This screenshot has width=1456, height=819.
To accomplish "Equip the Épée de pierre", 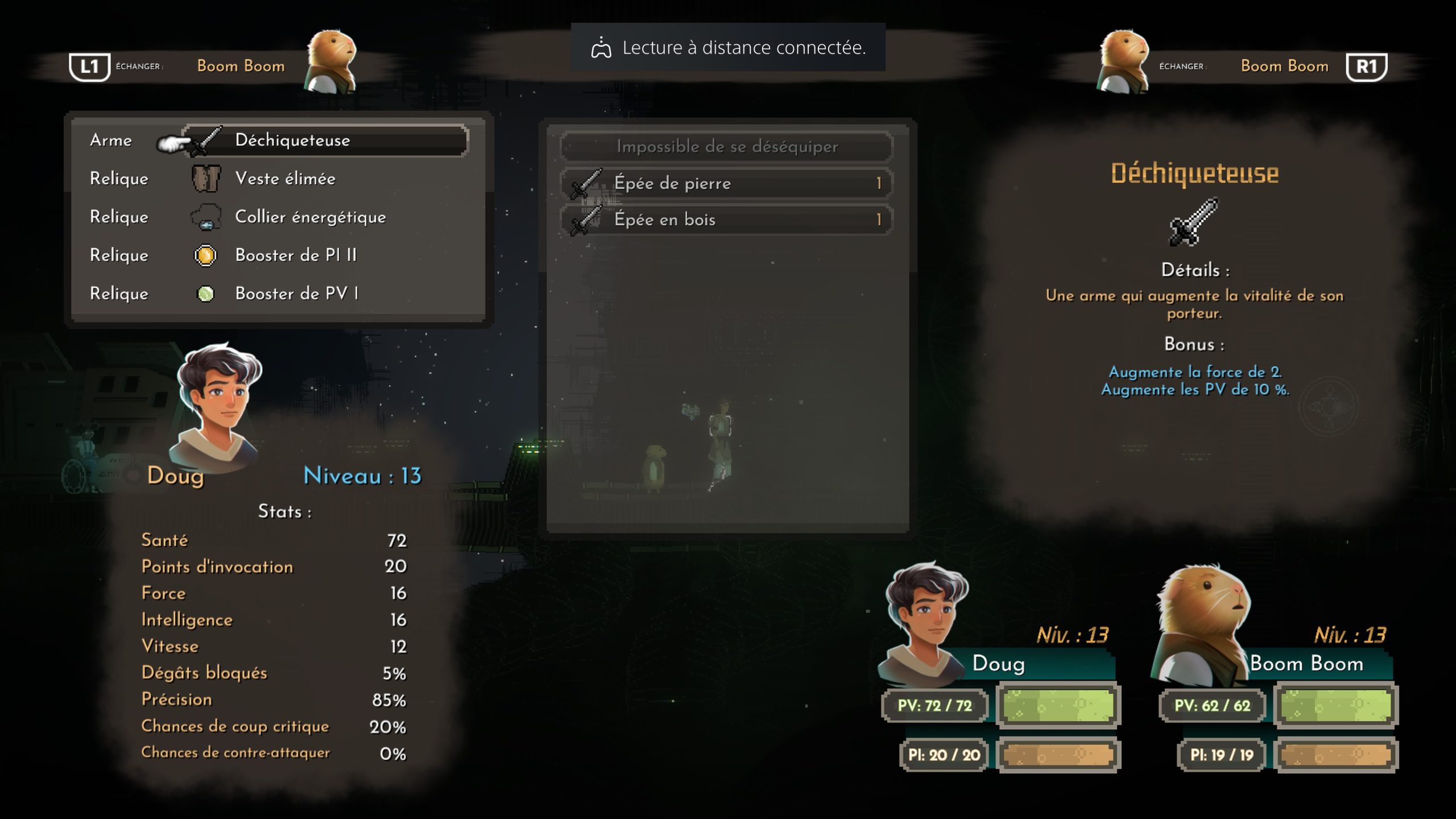I will tap(726, 183).
